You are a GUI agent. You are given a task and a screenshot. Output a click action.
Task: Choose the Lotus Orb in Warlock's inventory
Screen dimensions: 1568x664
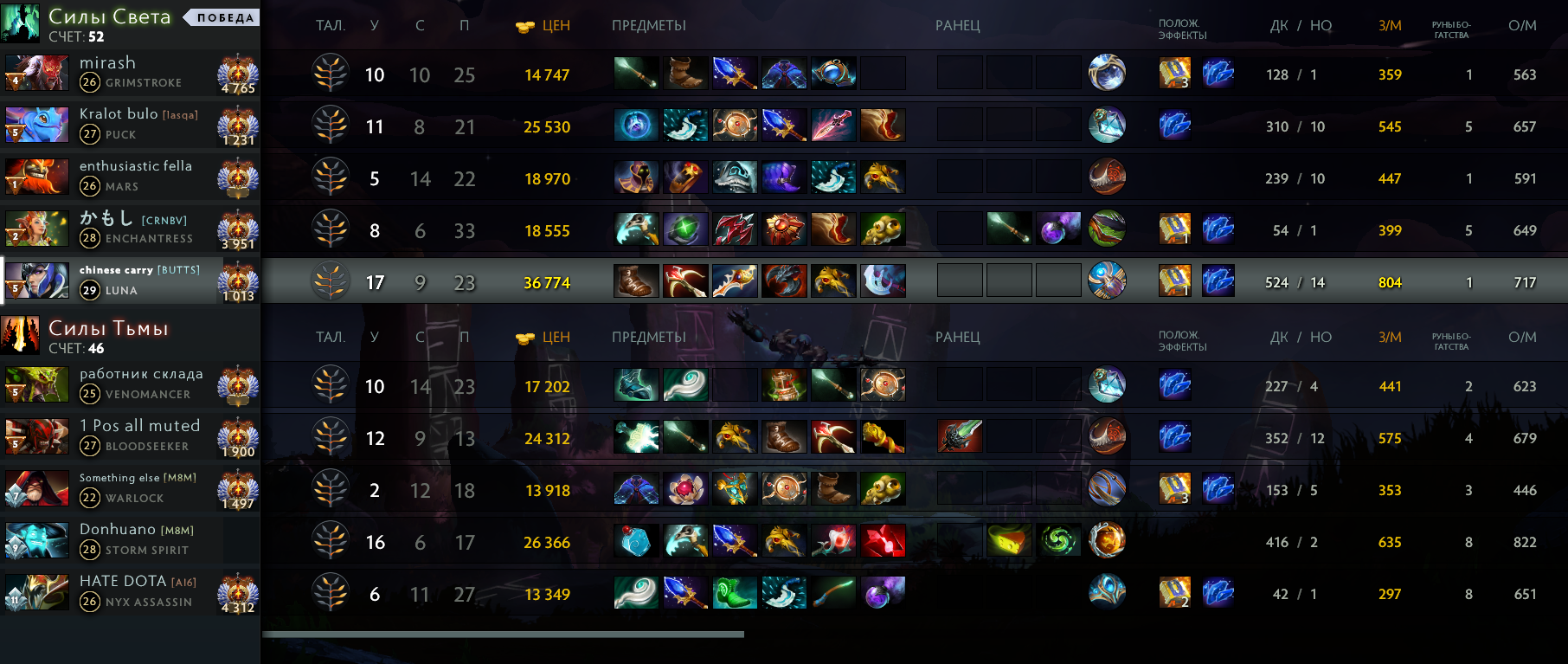click(x=685, y=490)
